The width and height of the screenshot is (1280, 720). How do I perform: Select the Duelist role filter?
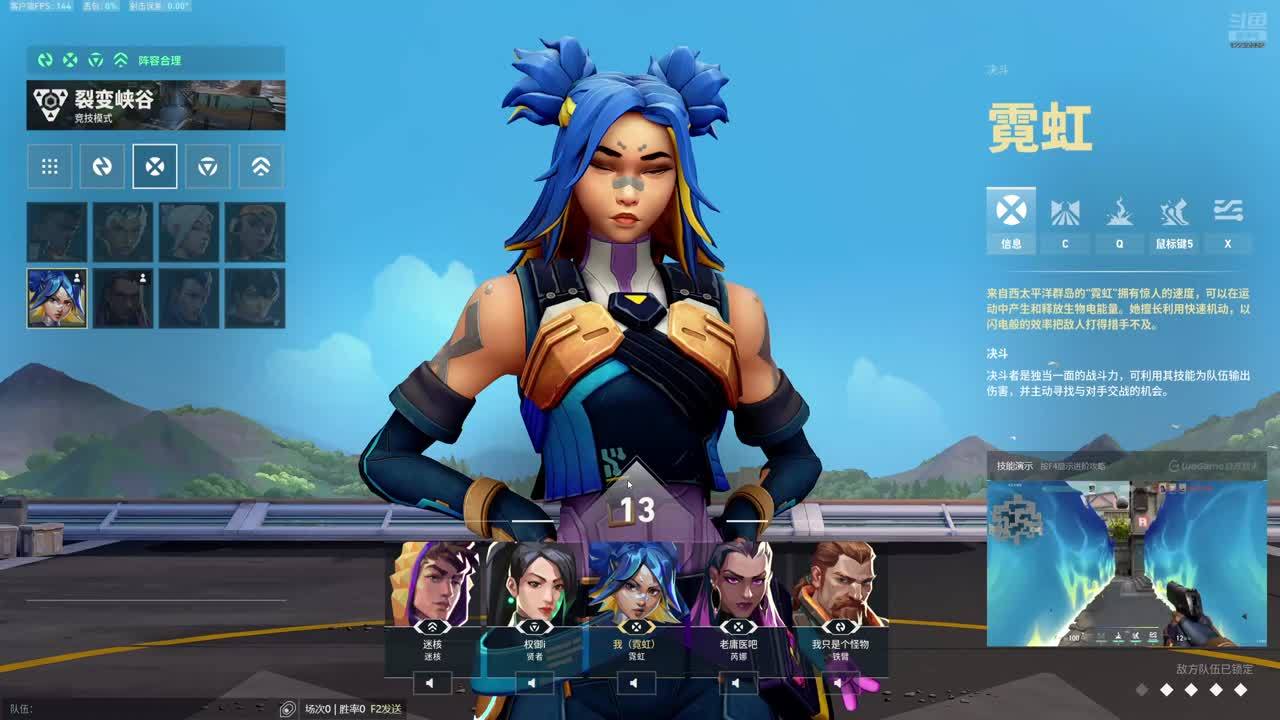click(x=155, y=167)
